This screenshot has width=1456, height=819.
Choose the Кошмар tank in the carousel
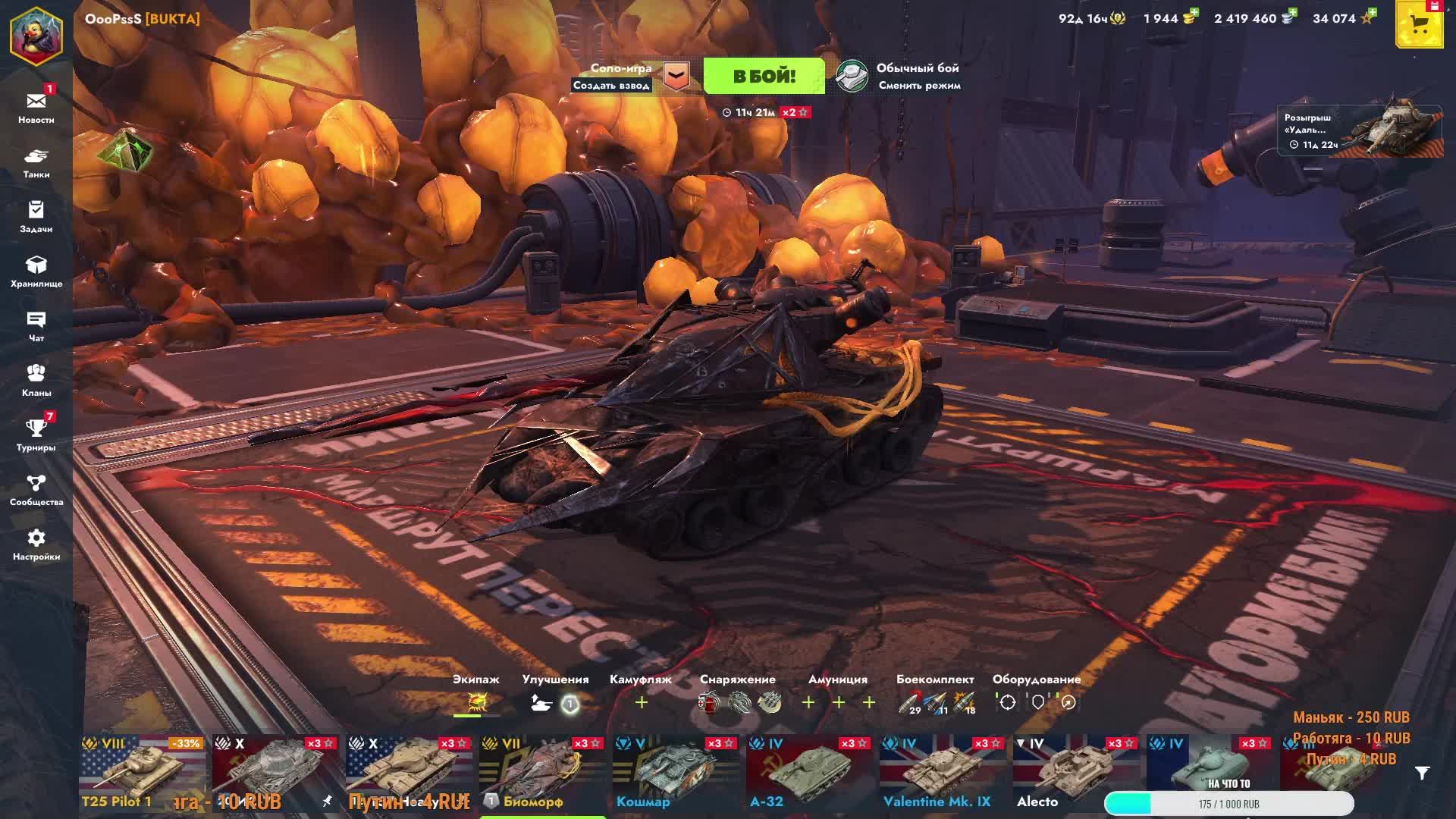tap(676, 773)
